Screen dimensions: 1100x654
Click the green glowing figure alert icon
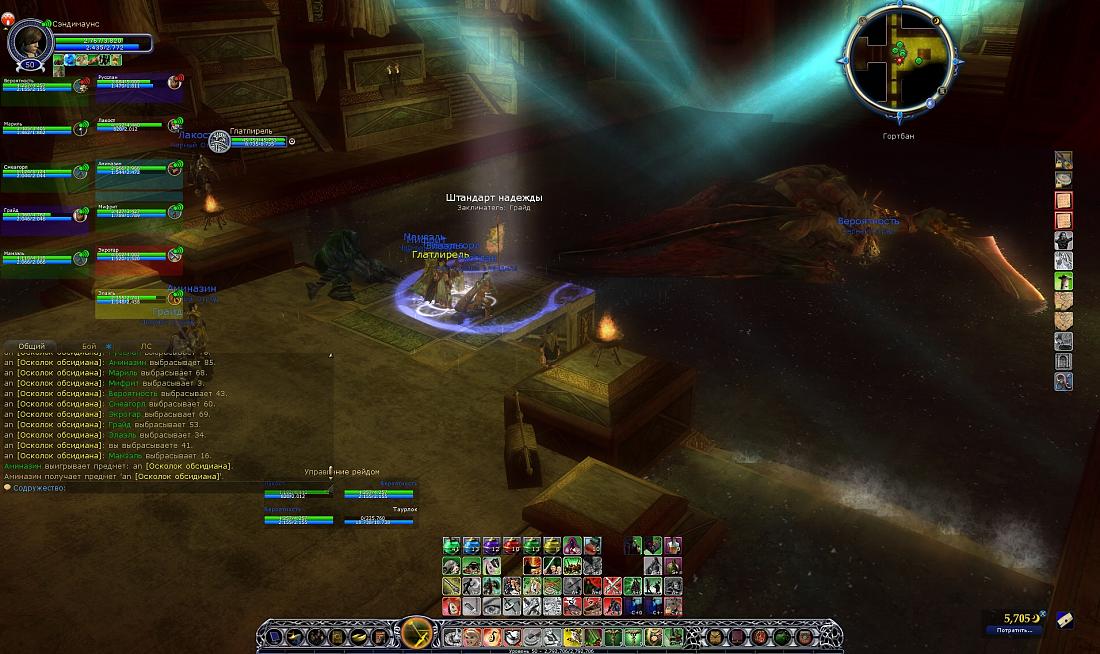point(1064,260)
